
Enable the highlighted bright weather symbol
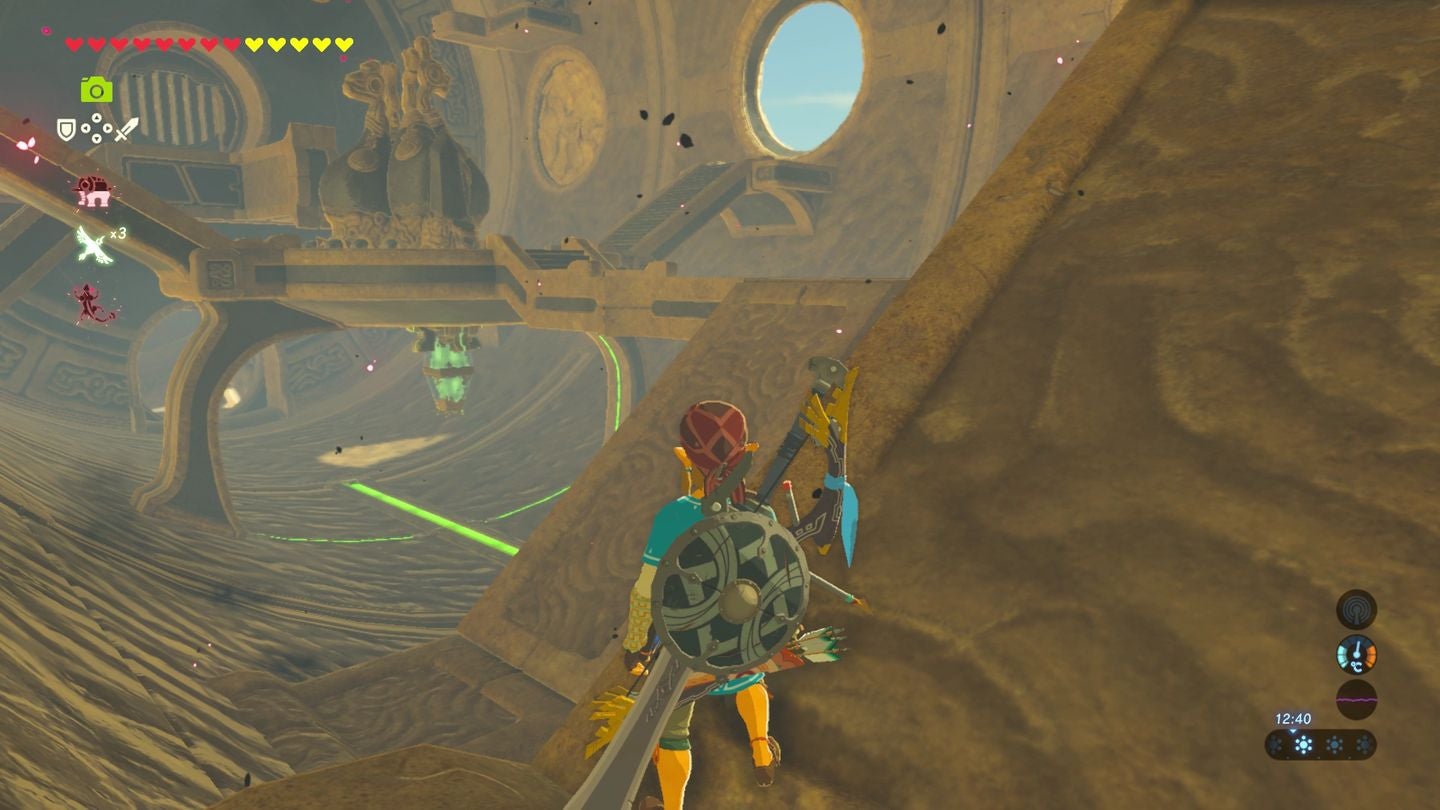tap(1303, 744)
